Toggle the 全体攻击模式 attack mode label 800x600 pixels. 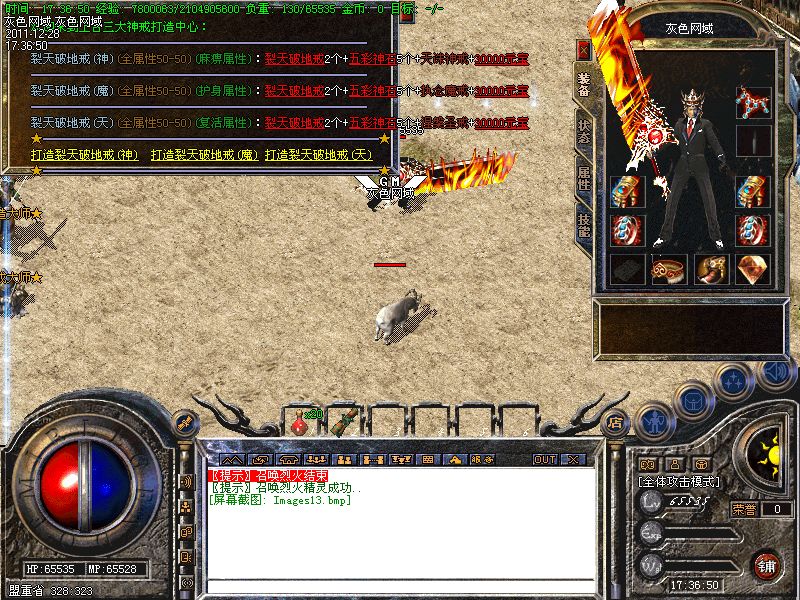pos(680,482)
